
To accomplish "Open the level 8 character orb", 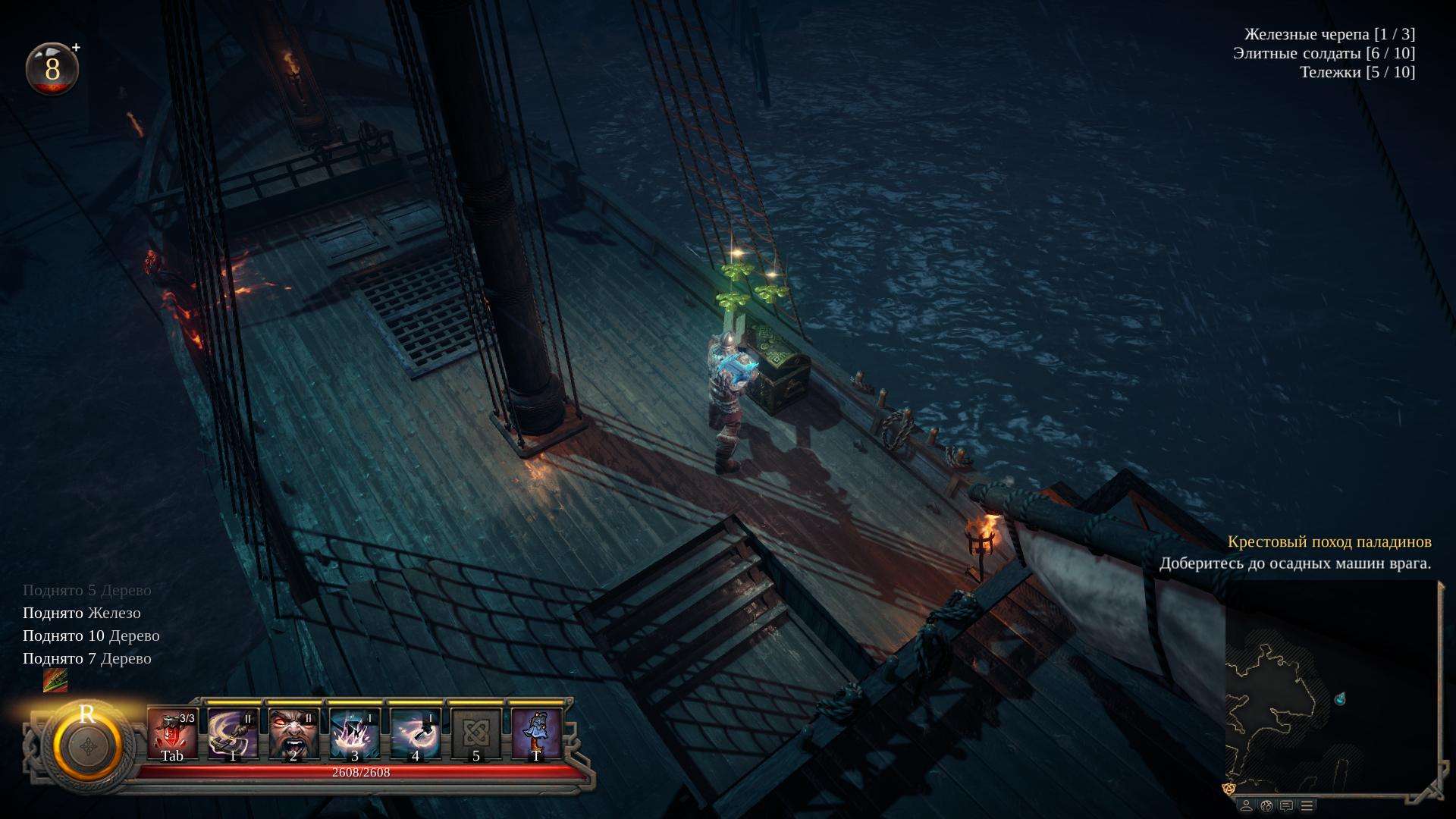I will 52,69.
